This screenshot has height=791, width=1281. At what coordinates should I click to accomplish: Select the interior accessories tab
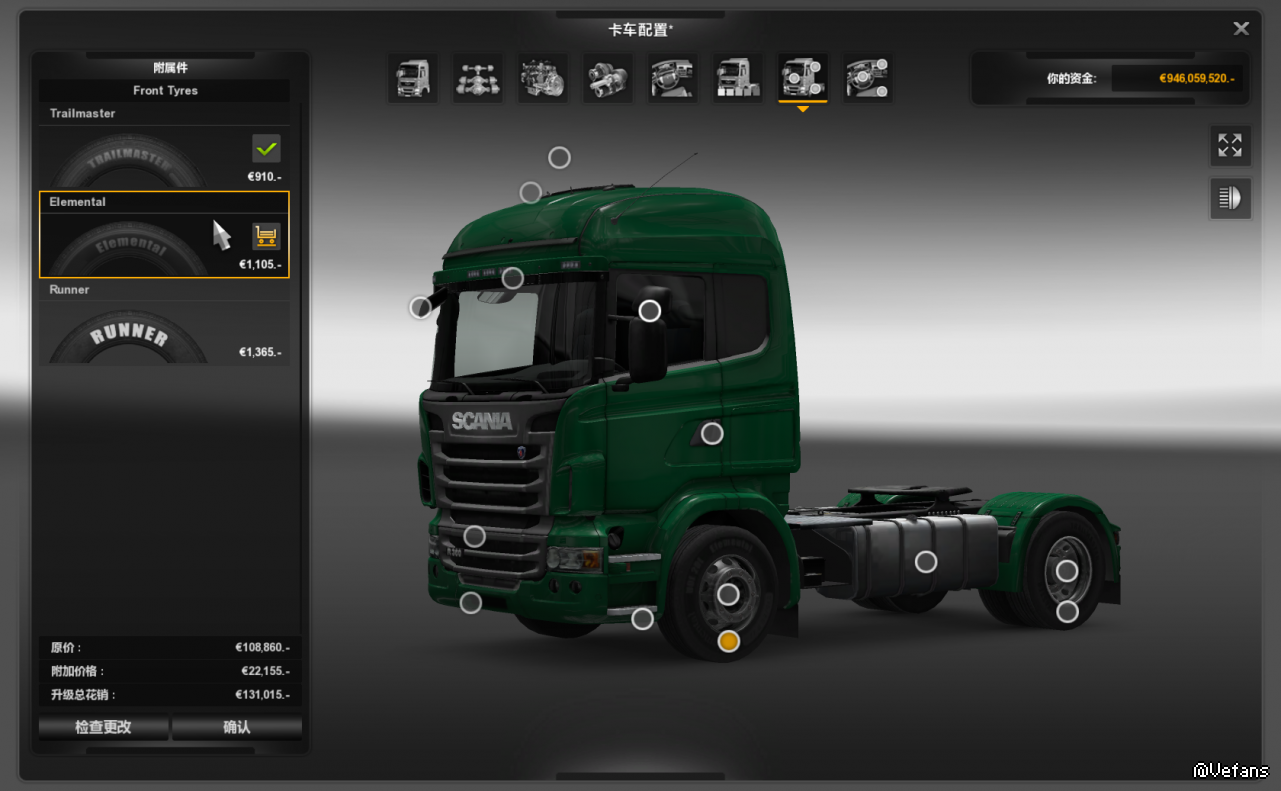[x=868, y=78]
